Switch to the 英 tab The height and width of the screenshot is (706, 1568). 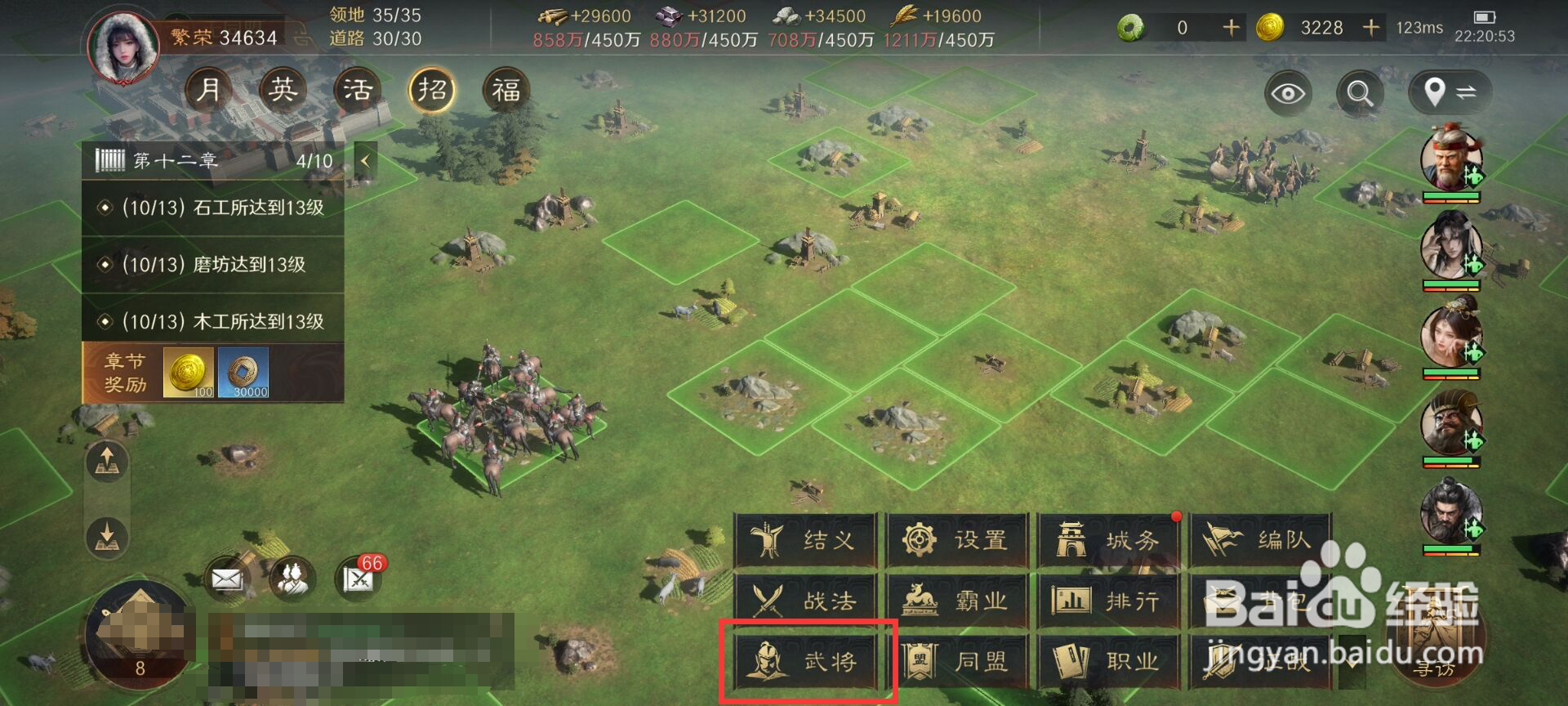tap(282, 89)
